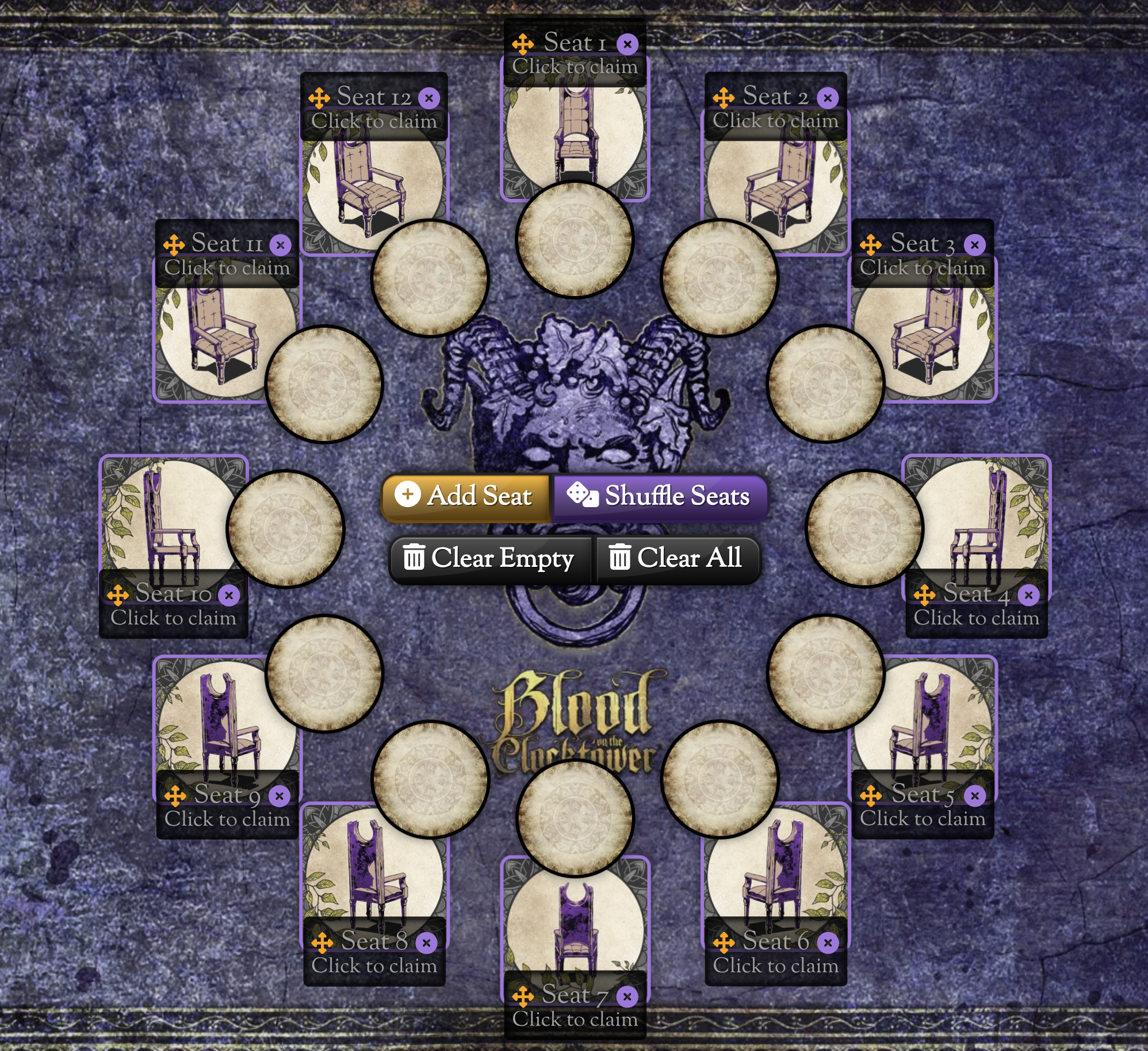Screen dimensions: 1148x1051
Task: Shuffle Seats with the dice button
Action: pos(659,496)
